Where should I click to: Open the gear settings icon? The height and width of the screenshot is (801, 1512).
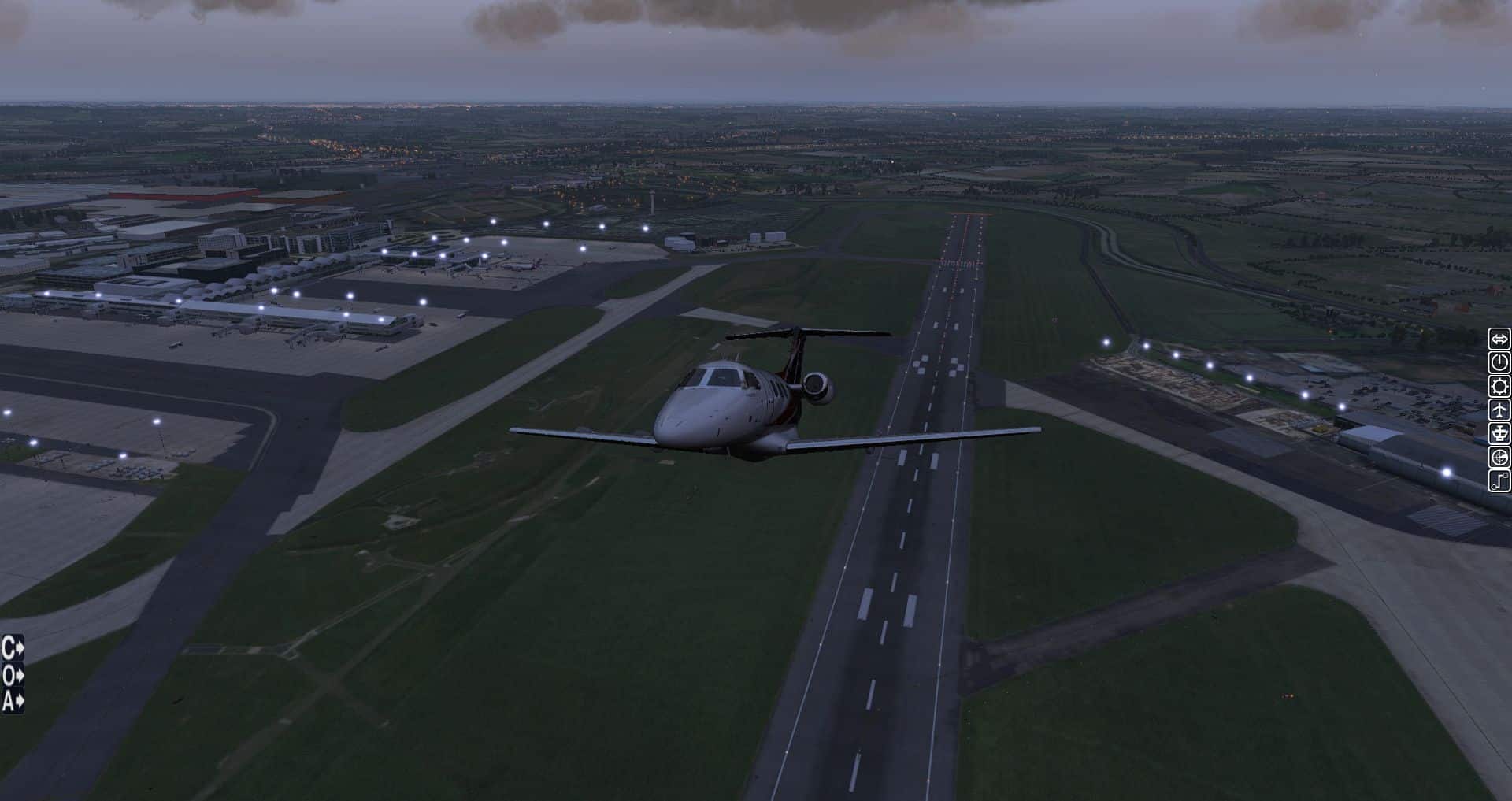point(1499,387)
